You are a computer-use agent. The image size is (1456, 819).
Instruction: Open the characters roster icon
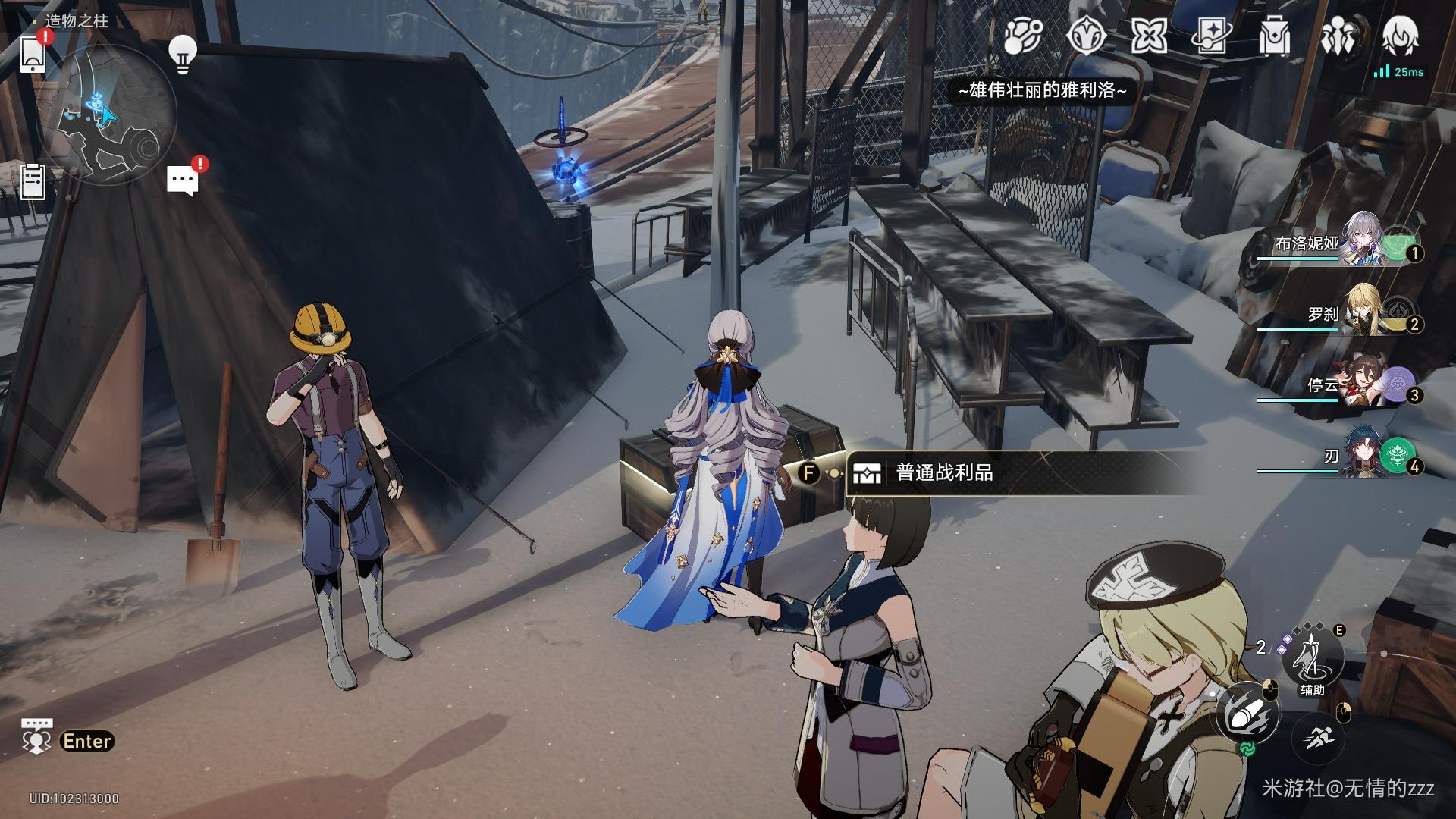[x=1337, y=36]
